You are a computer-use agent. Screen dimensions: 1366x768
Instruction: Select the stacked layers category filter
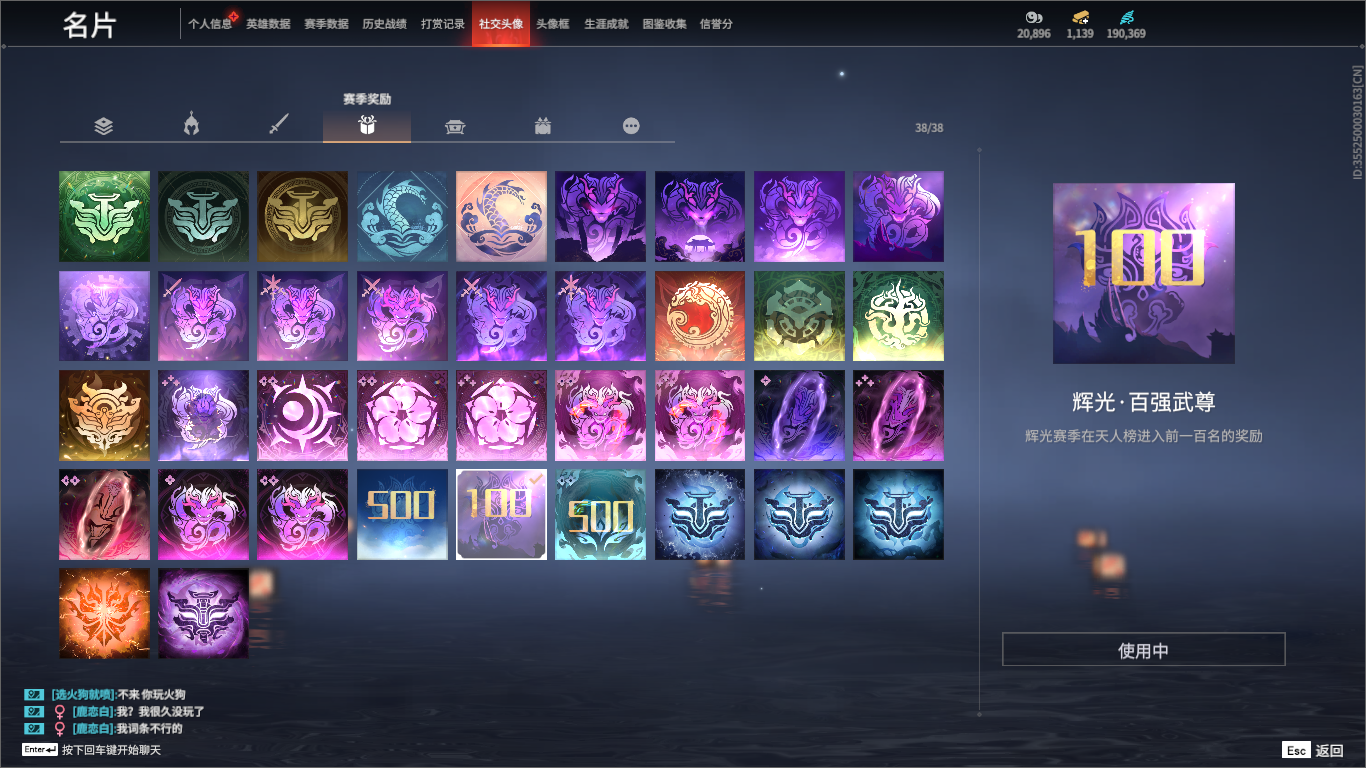[x=104, y=126]
